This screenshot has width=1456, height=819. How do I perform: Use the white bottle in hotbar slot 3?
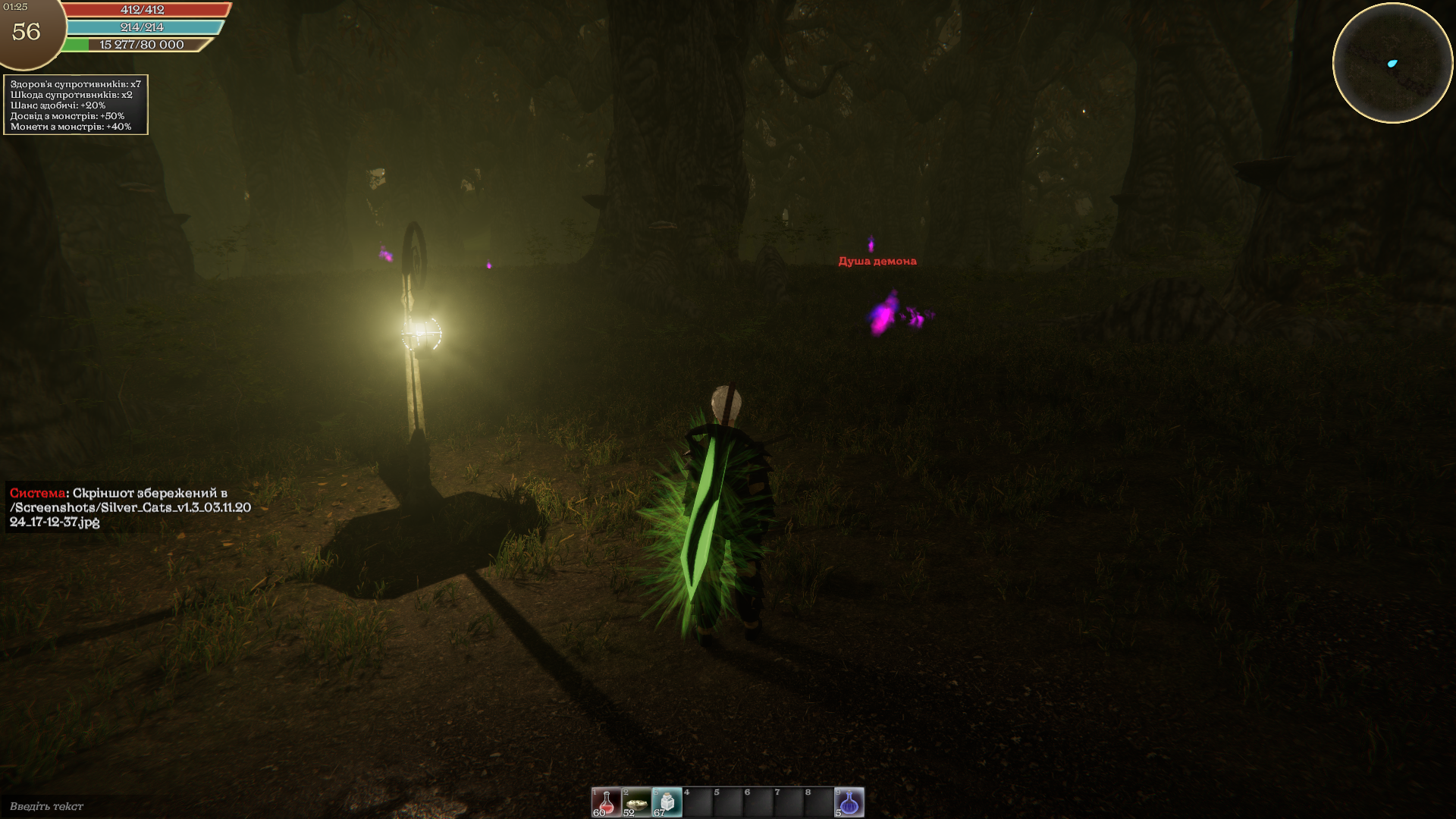667,802
